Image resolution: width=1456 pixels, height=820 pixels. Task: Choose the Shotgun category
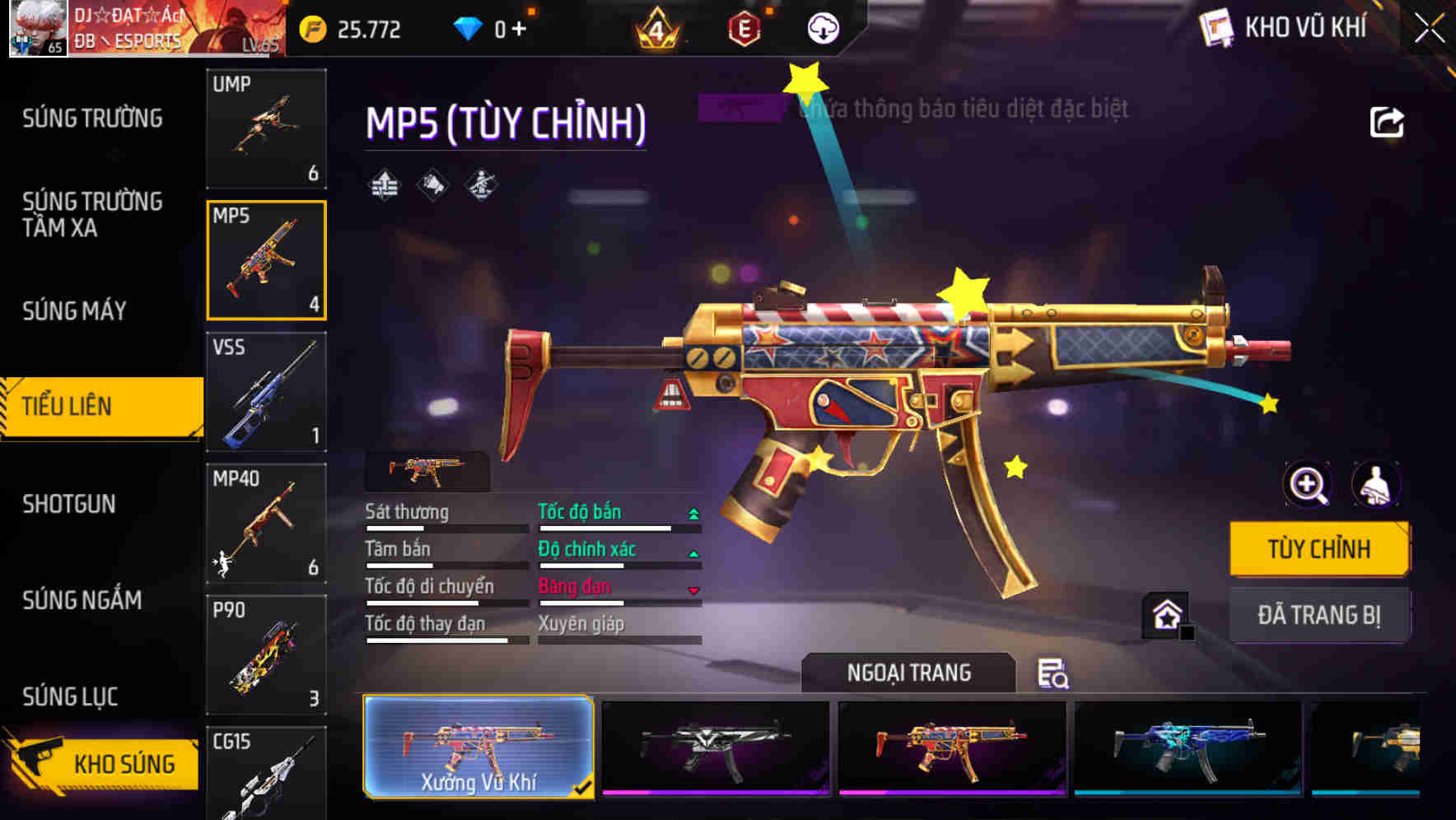point(69,504)
